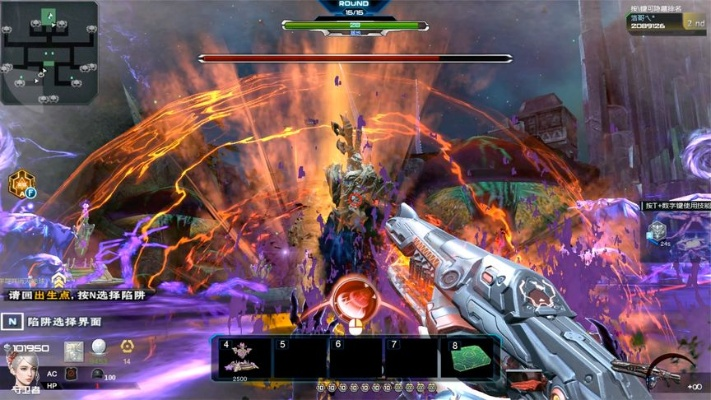Use the cube skill icon with cooldown

[657, 231]
